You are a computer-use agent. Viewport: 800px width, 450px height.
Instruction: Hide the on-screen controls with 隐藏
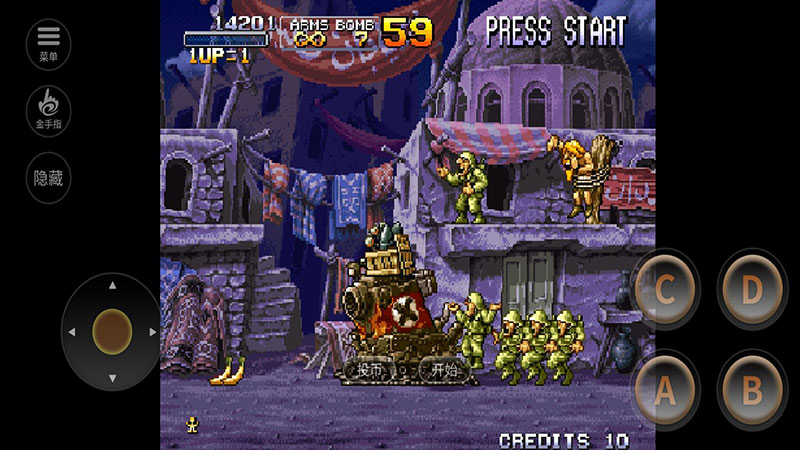48,178
